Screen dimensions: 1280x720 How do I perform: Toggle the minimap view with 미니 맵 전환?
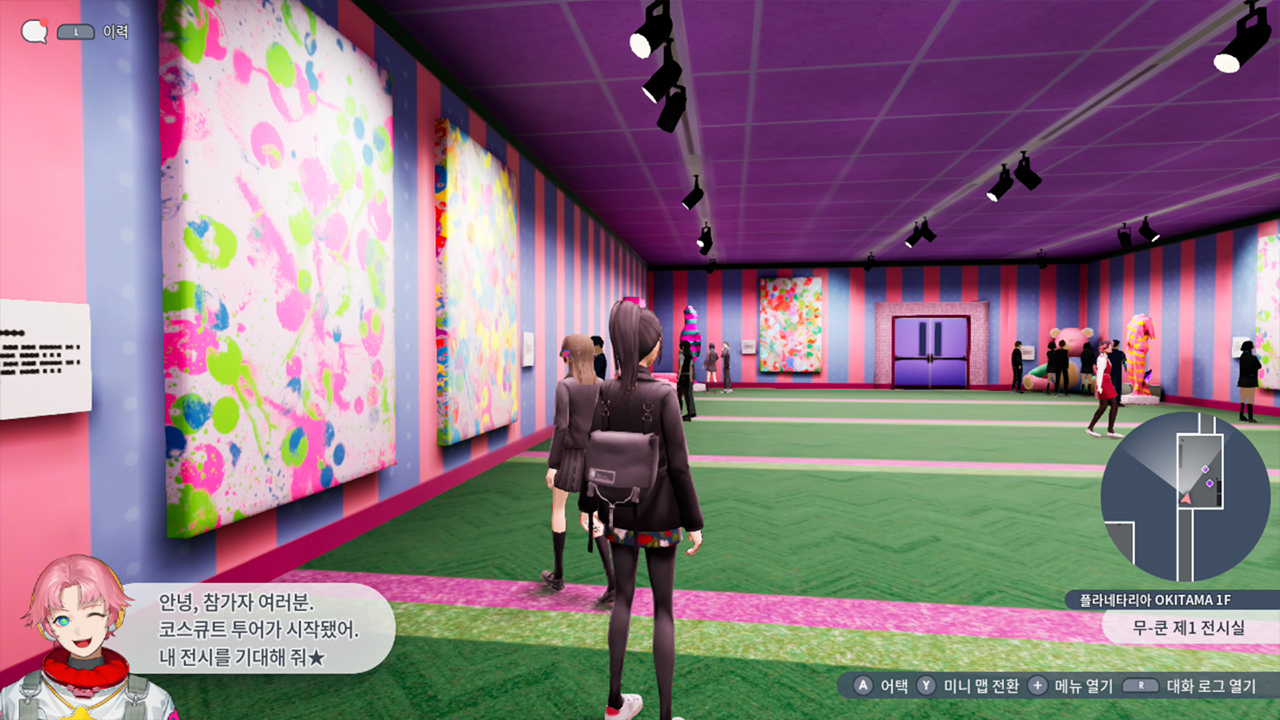pyautogui.click(x=982, y=685)
